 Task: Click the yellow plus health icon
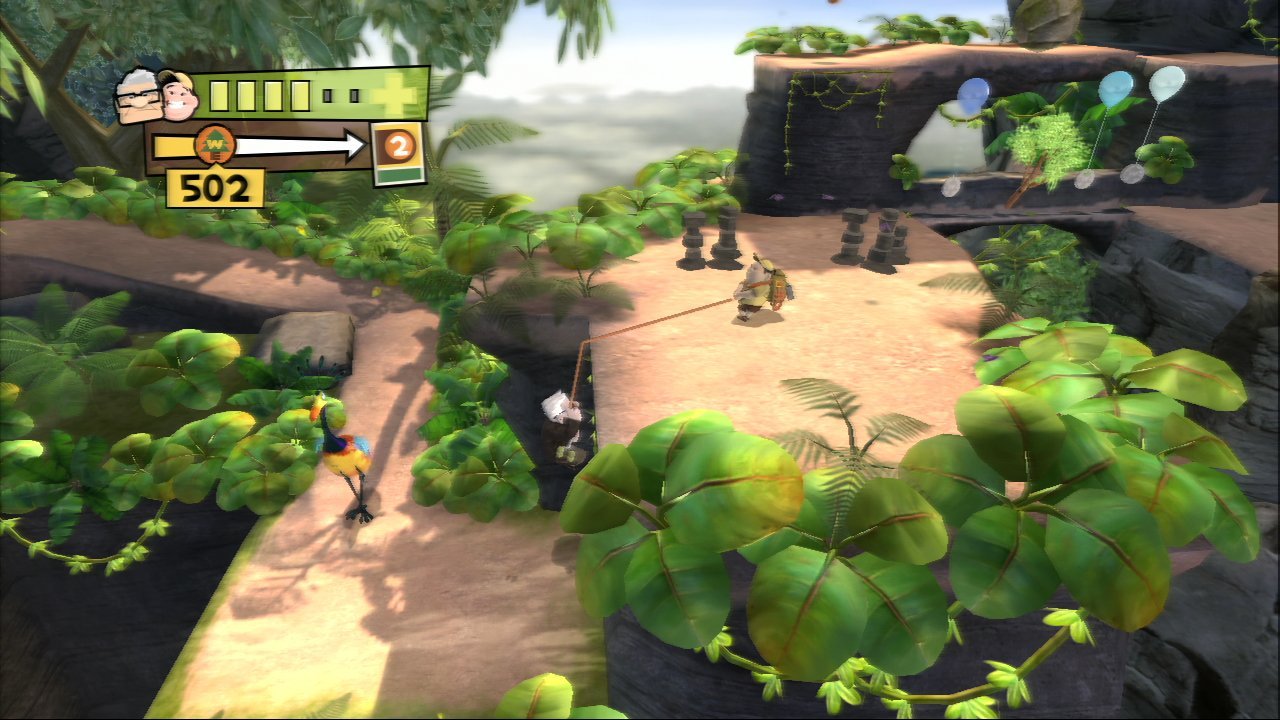(x=403, y=94)
